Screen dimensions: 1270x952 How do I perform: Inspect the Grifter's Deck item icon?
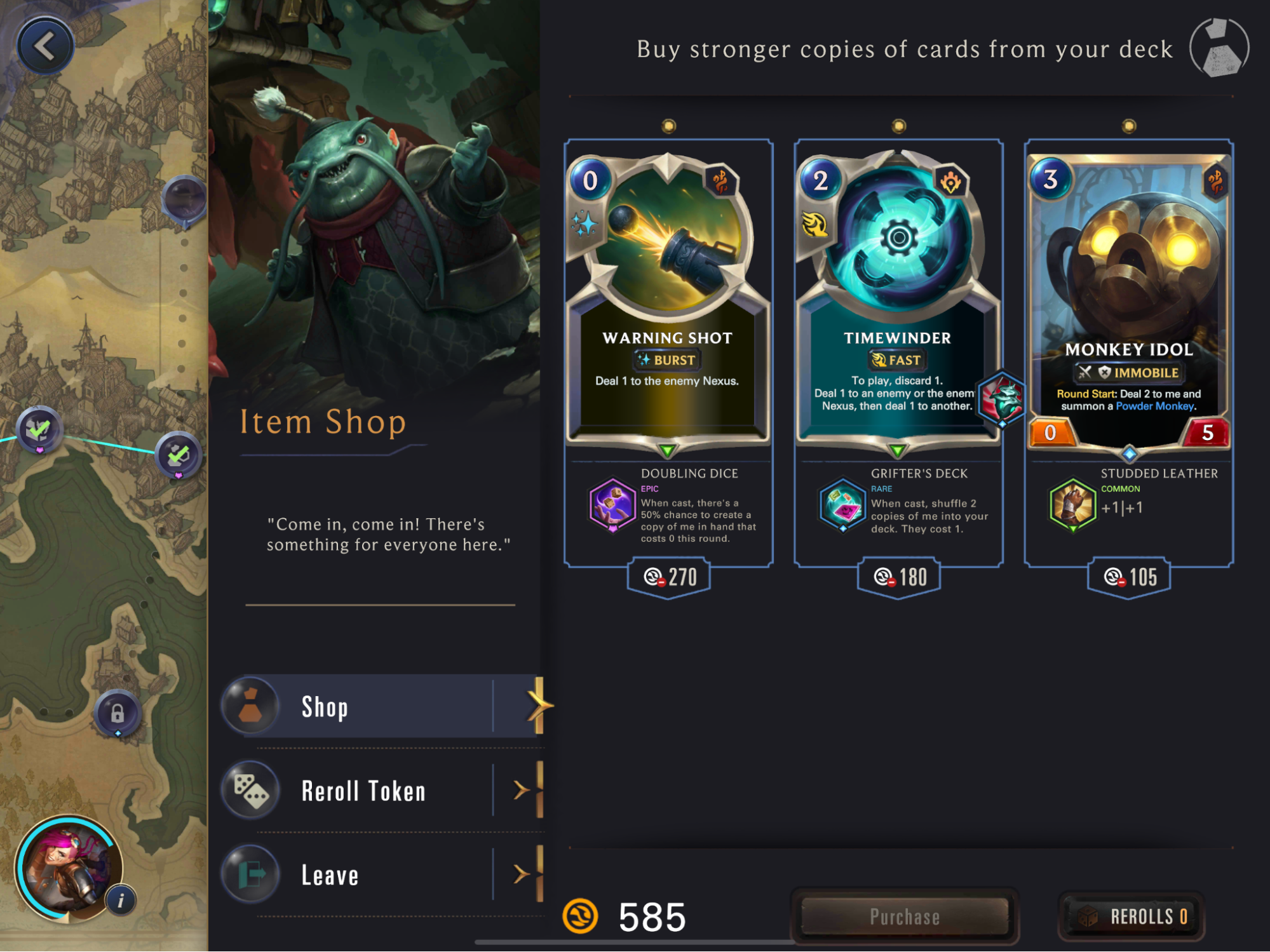(842, 505)
